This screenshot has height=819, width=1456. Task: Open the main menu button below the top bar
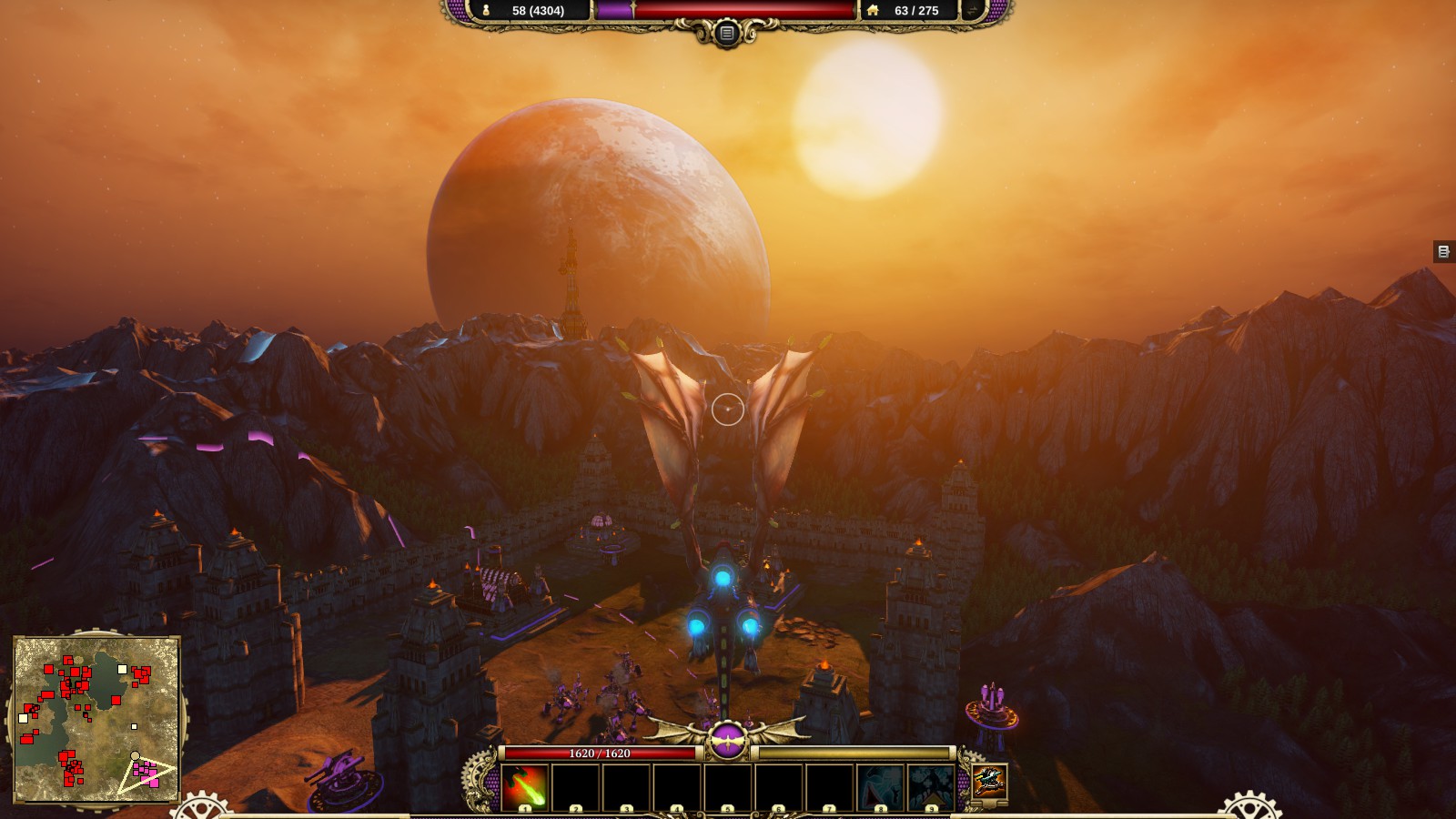coord(726,34)
